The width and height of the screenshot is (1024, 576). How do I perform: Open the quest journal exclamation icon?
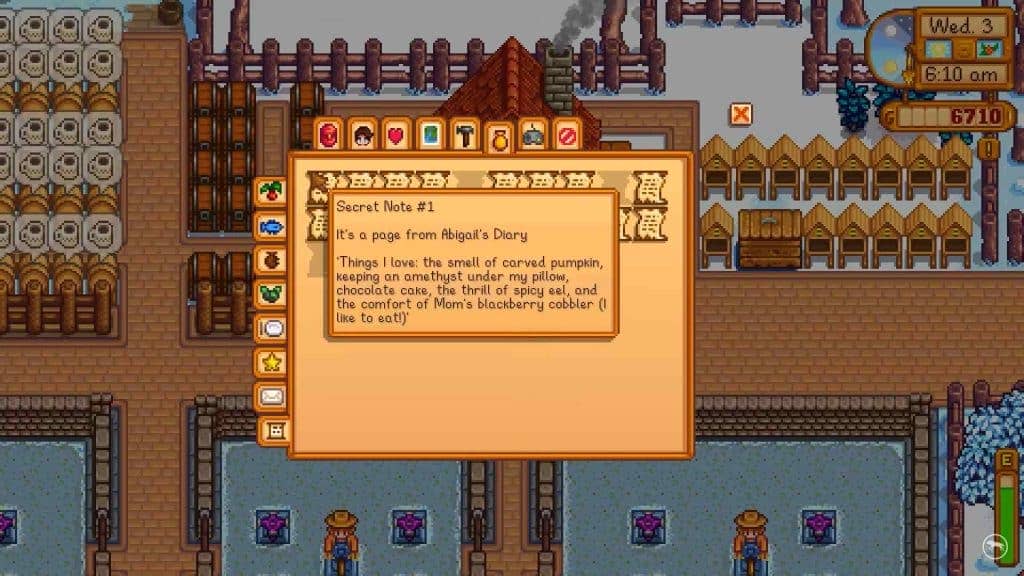990,149
